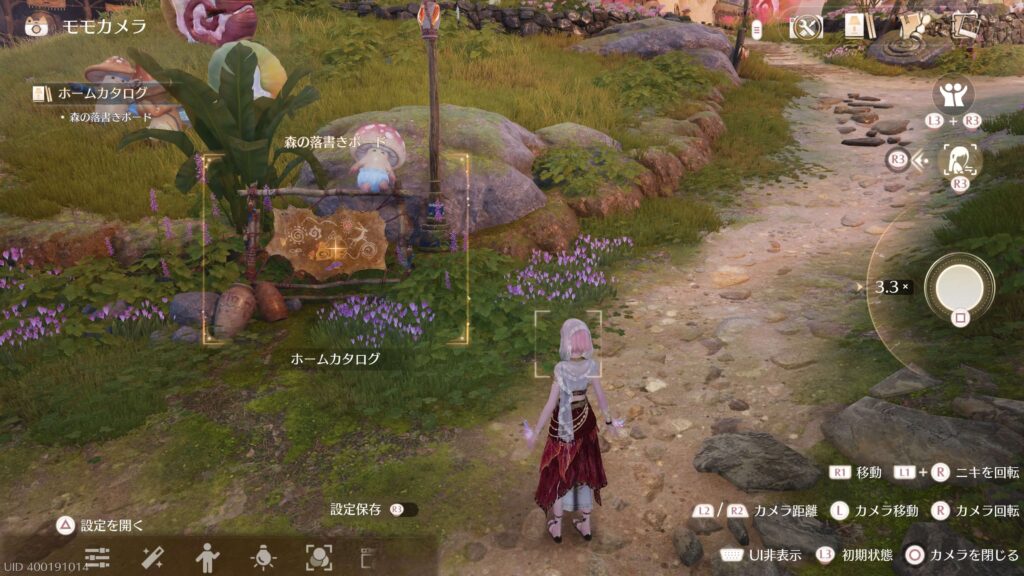This screenshot has height=576, width=1024.
Task: Select the magic wand filter icon
Action: (x=152, y=557)
